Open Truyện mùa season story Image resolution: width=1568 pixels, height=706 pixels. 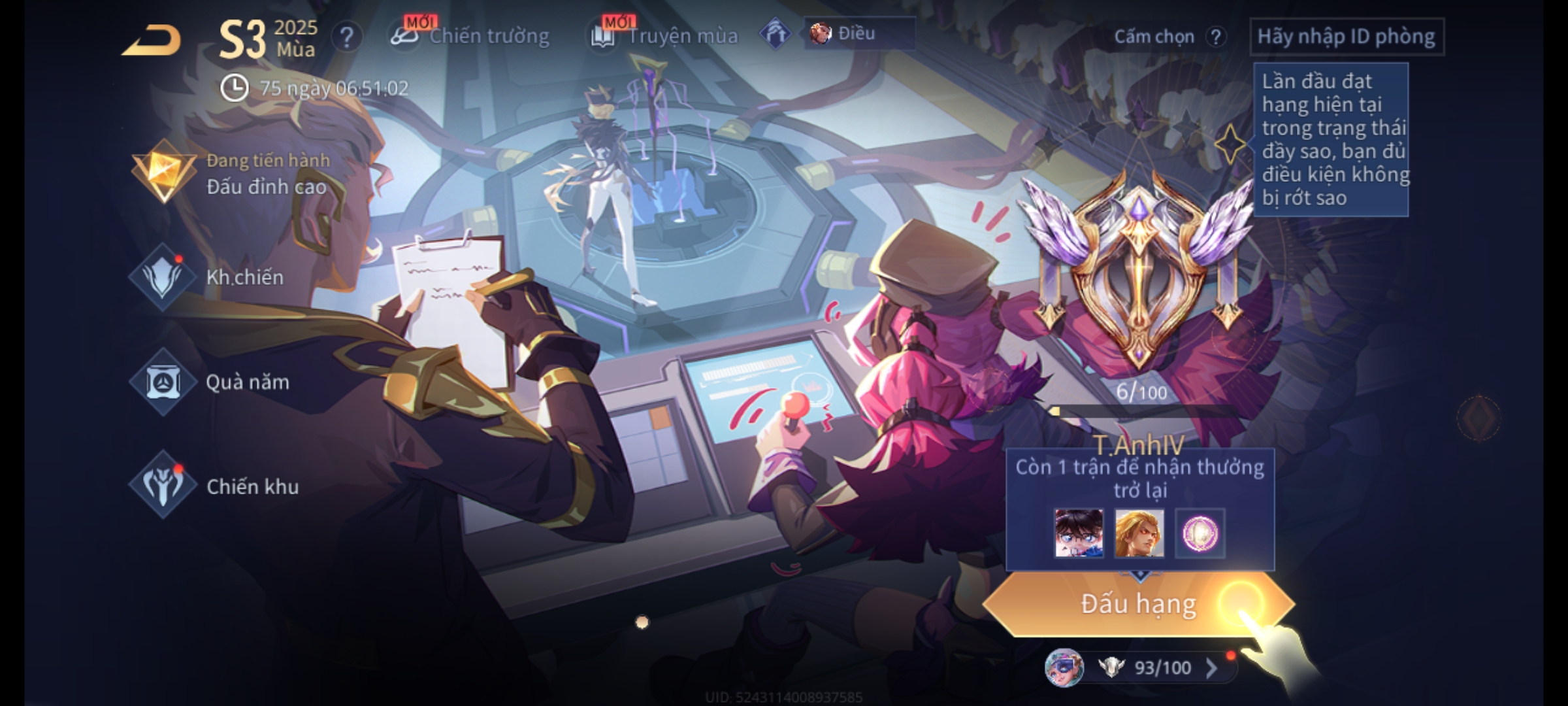[x=665, y=36]
